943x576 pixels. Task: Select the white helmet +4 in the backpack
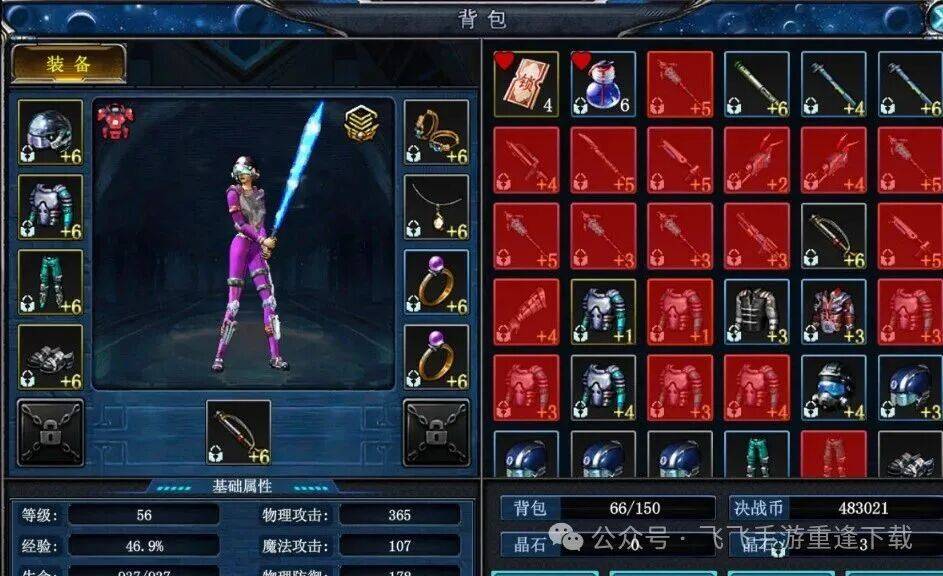[x=834, y=388]
